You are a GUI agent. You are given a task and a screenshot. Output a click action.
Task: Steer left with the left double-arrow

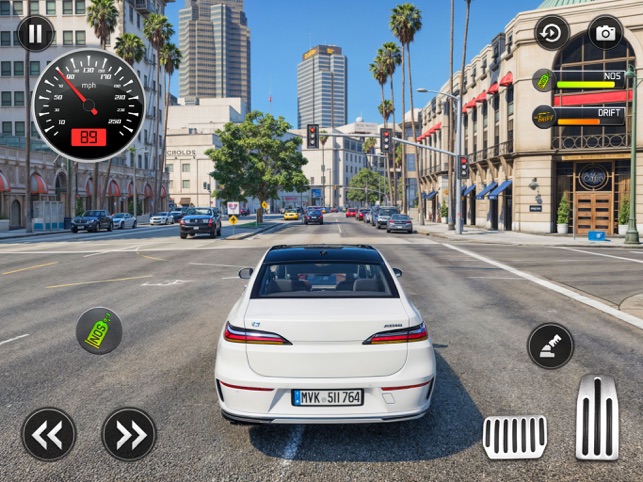pyautogui.click(x=49, y=434)
